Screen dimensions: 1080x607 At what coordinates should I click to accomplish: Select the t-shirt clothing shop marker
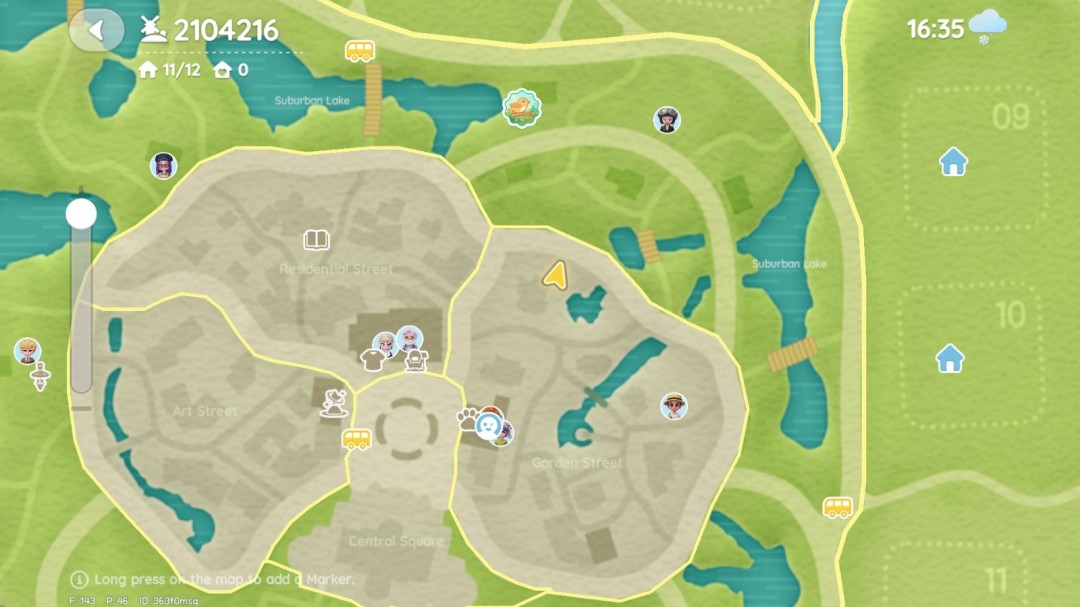click(x=372, y=359)
